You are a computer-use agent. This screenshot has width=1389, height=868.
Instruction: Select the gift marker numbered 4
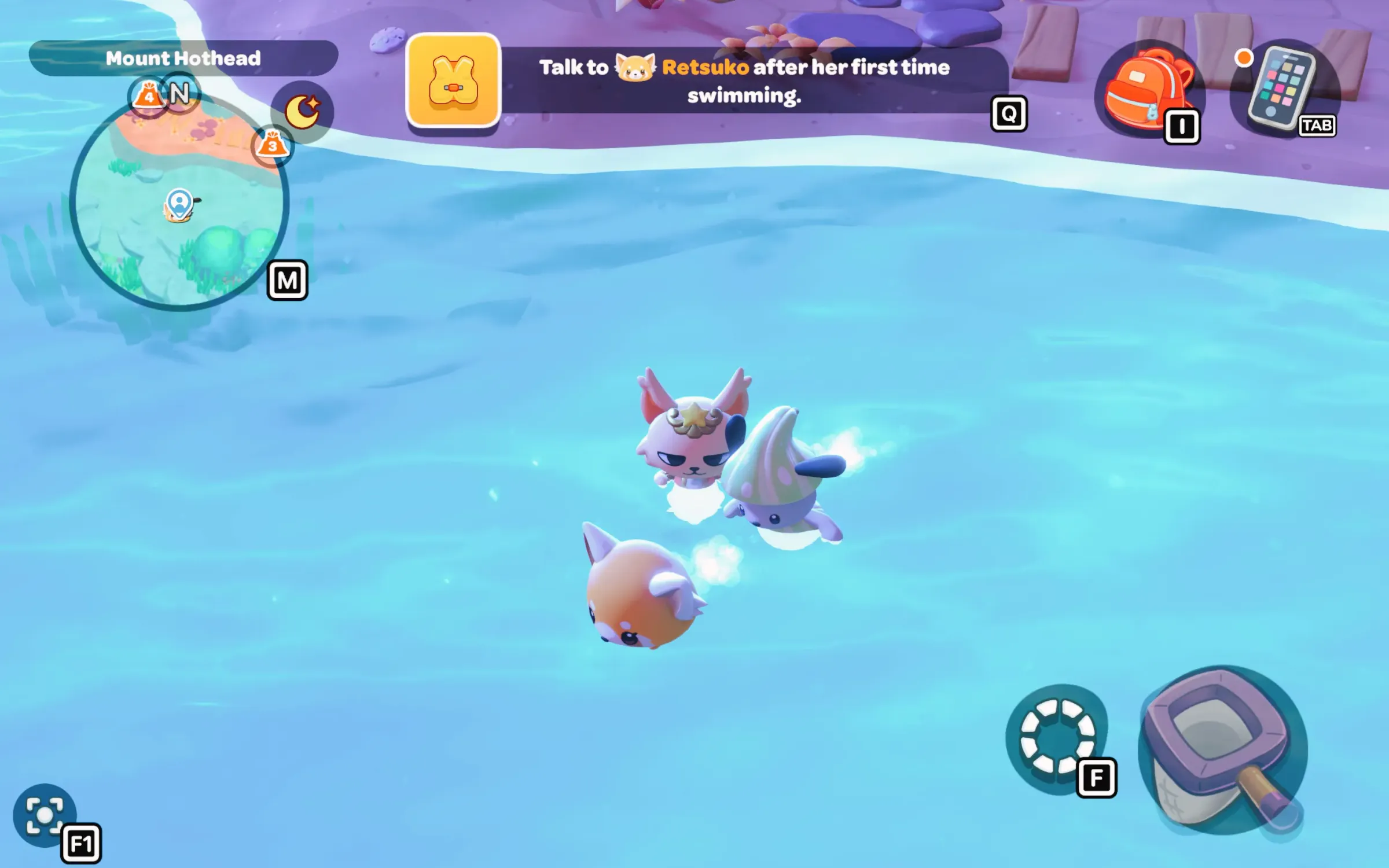(x=148, y=95)
